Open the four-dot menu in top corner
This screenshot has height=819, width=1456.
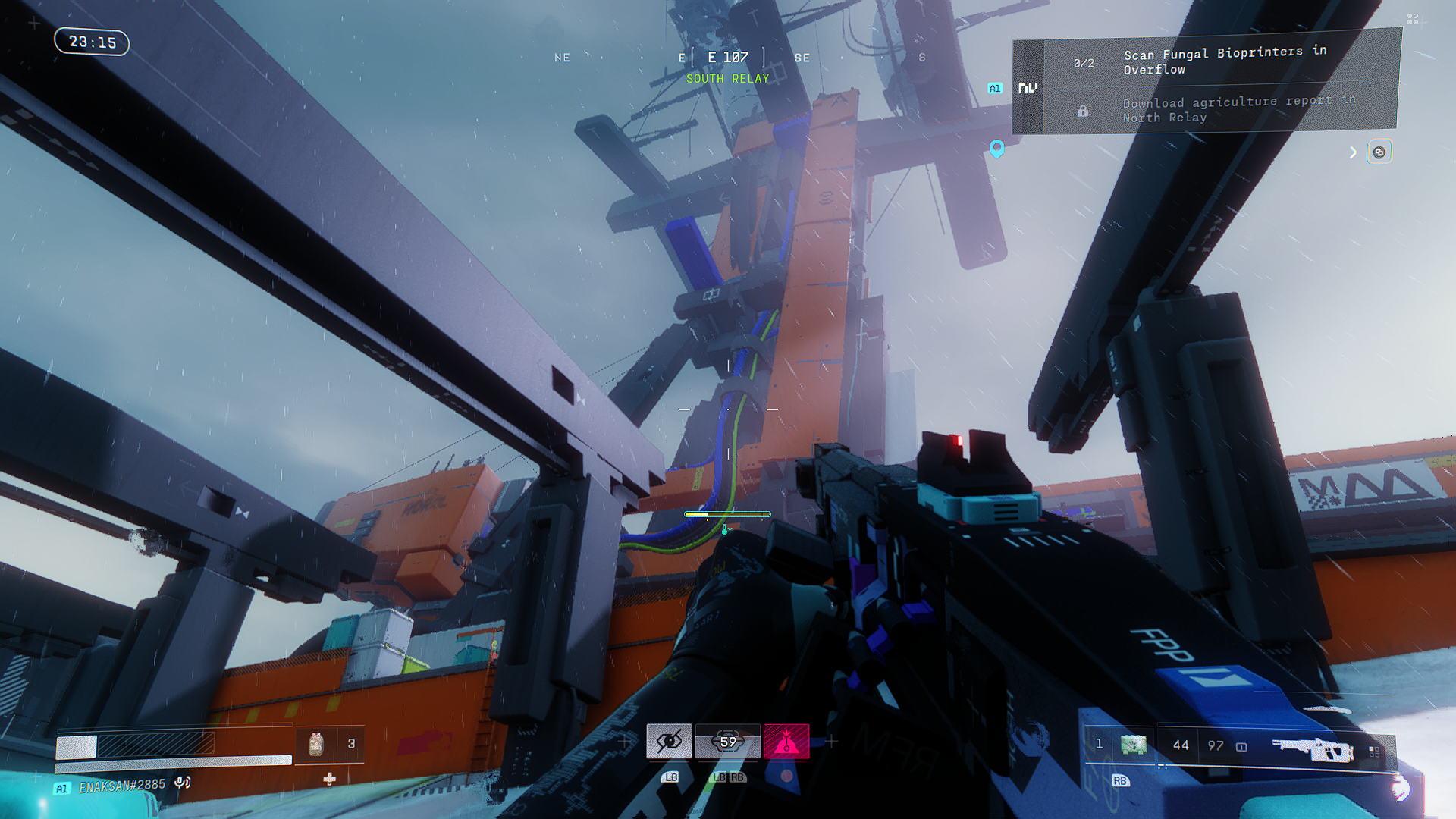1413,19
